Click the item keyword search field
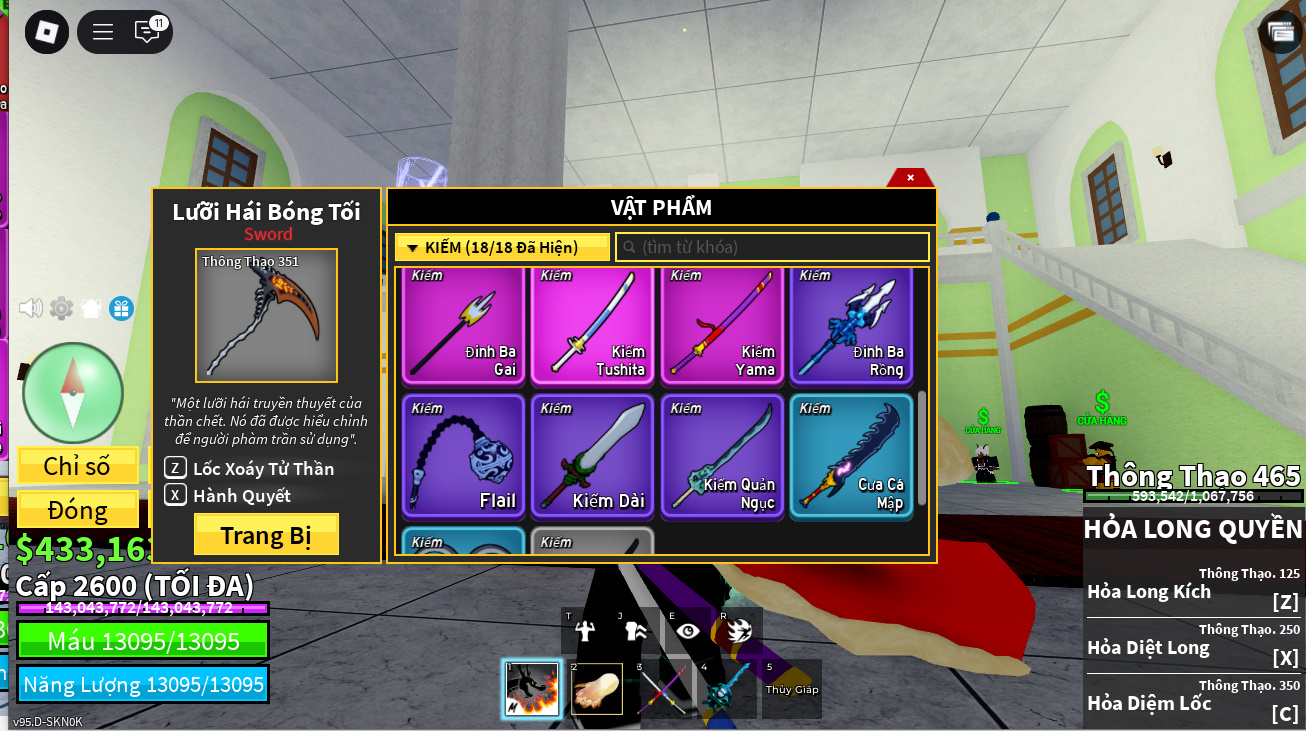The height and width of the screenshot is (731, 1306). (772, 247)
